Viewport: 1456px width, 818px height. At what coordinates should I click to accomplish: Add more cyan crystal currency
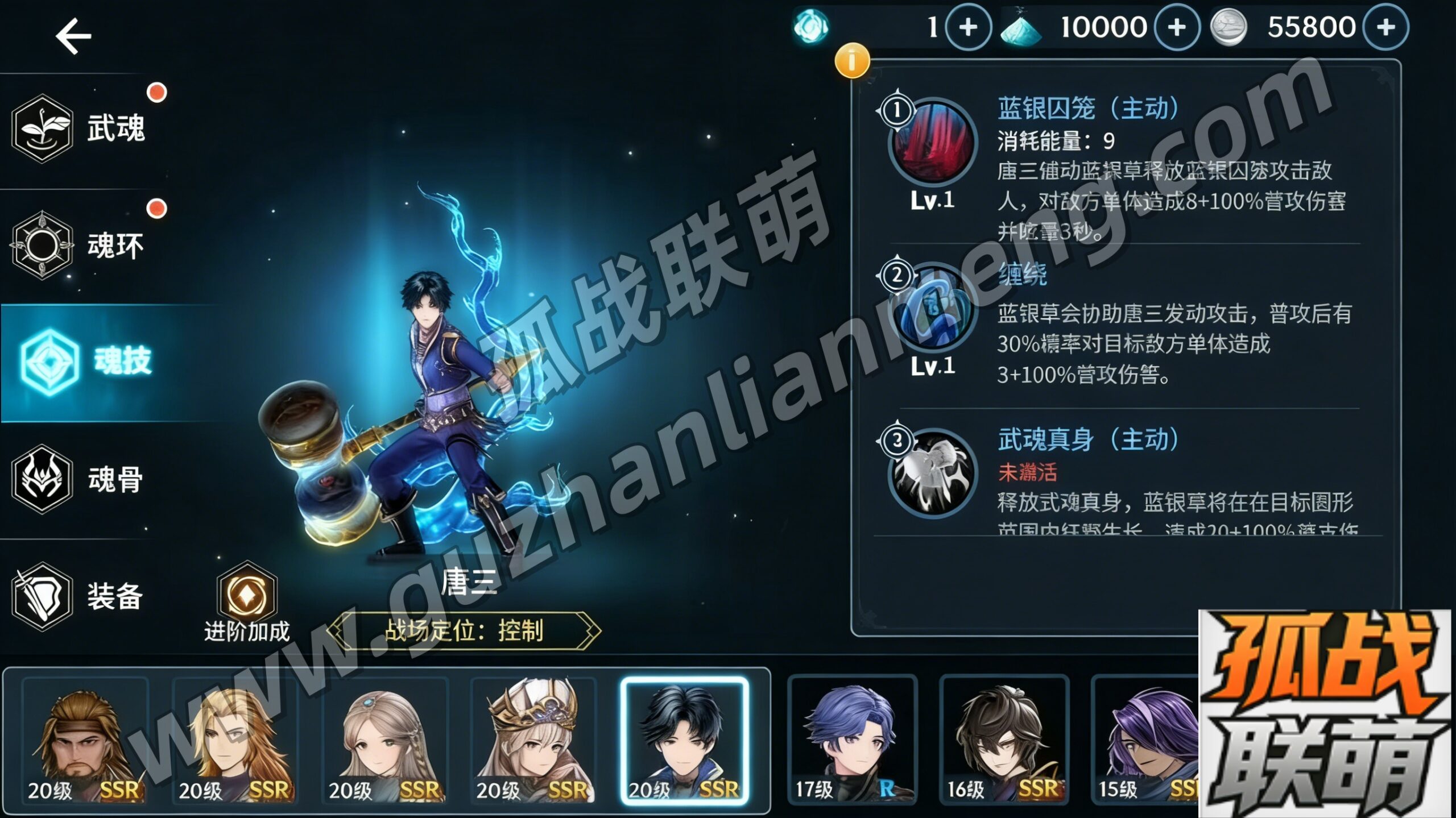click(x=1177, y=27)
